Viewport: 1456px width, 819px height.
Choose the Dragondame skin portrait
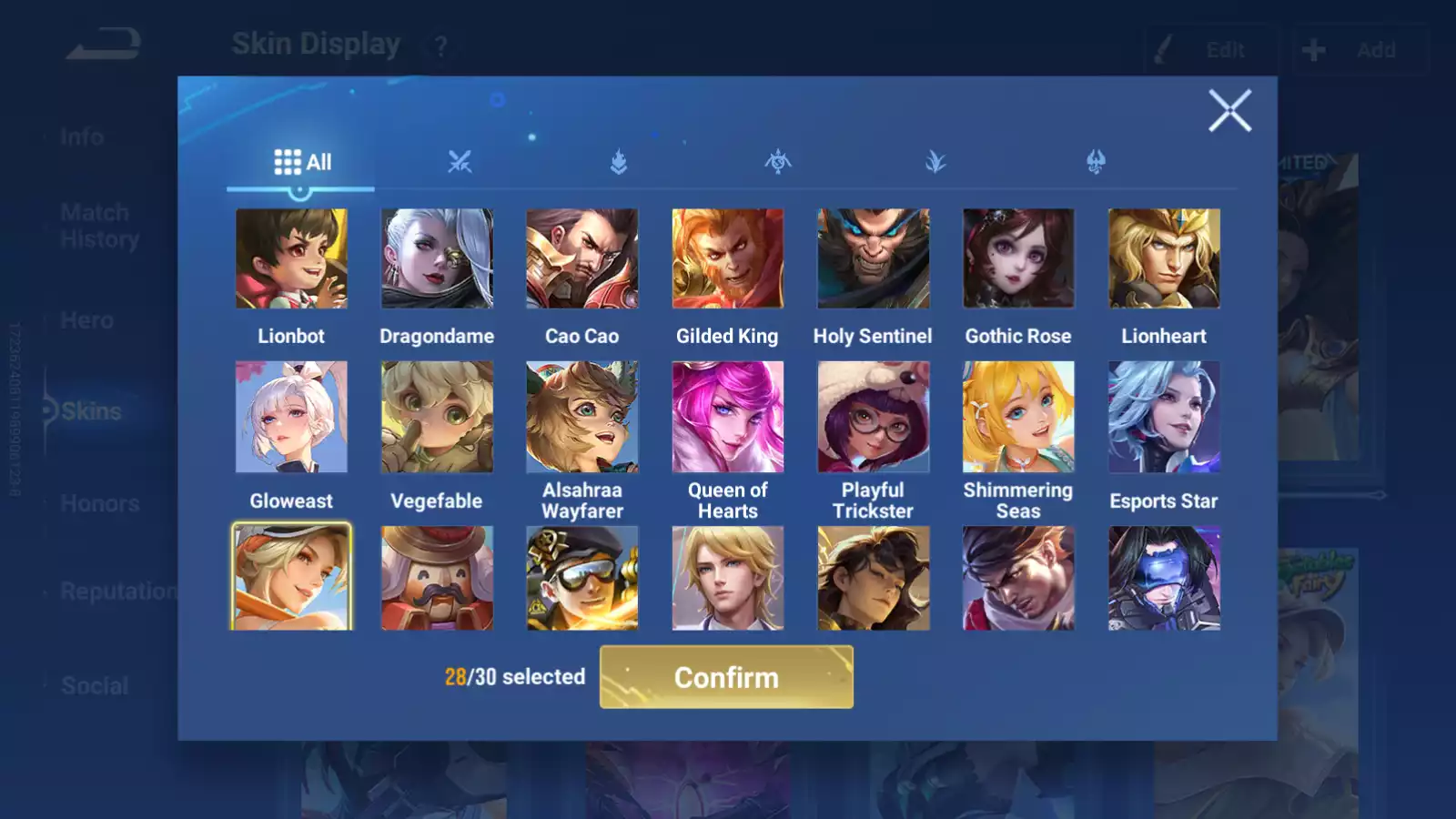(437, 258)
